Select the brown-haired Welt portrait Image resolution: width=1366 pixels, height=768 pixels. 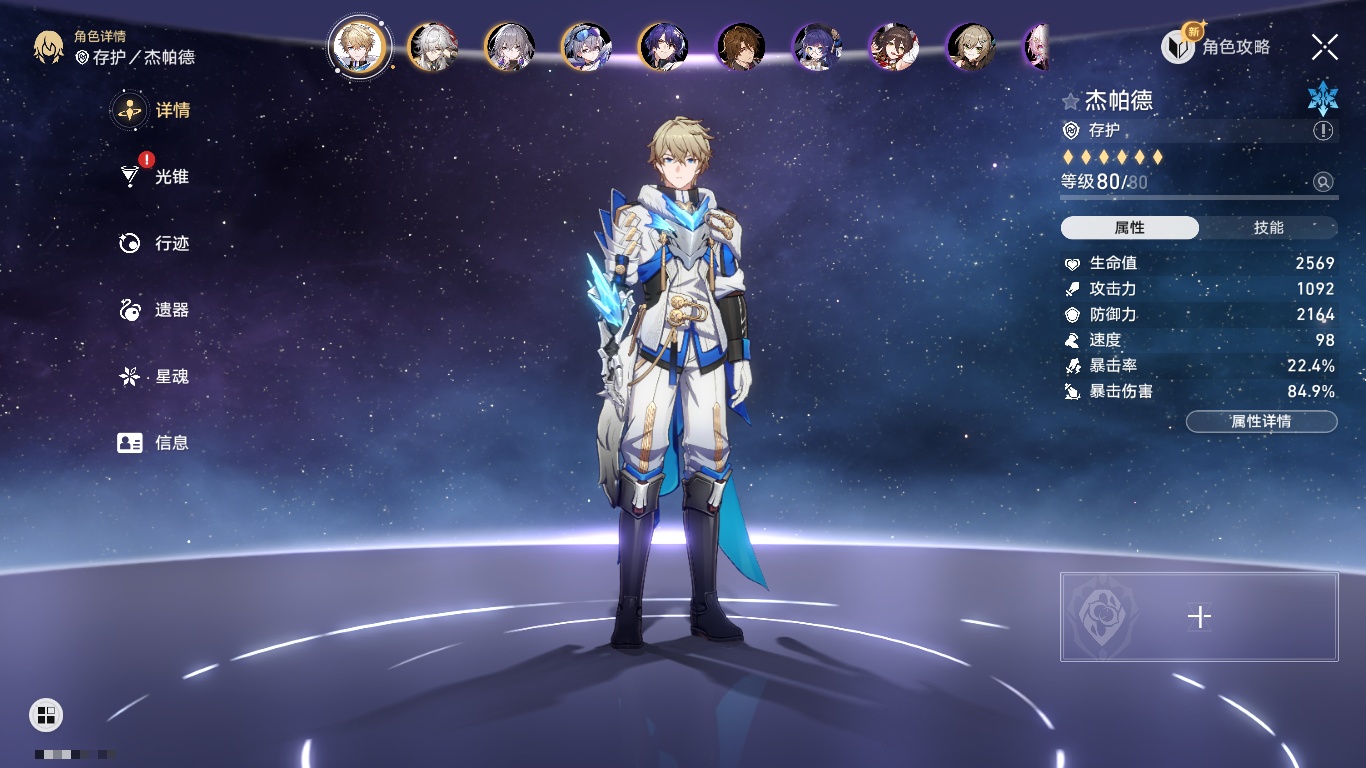click(741, 47)
